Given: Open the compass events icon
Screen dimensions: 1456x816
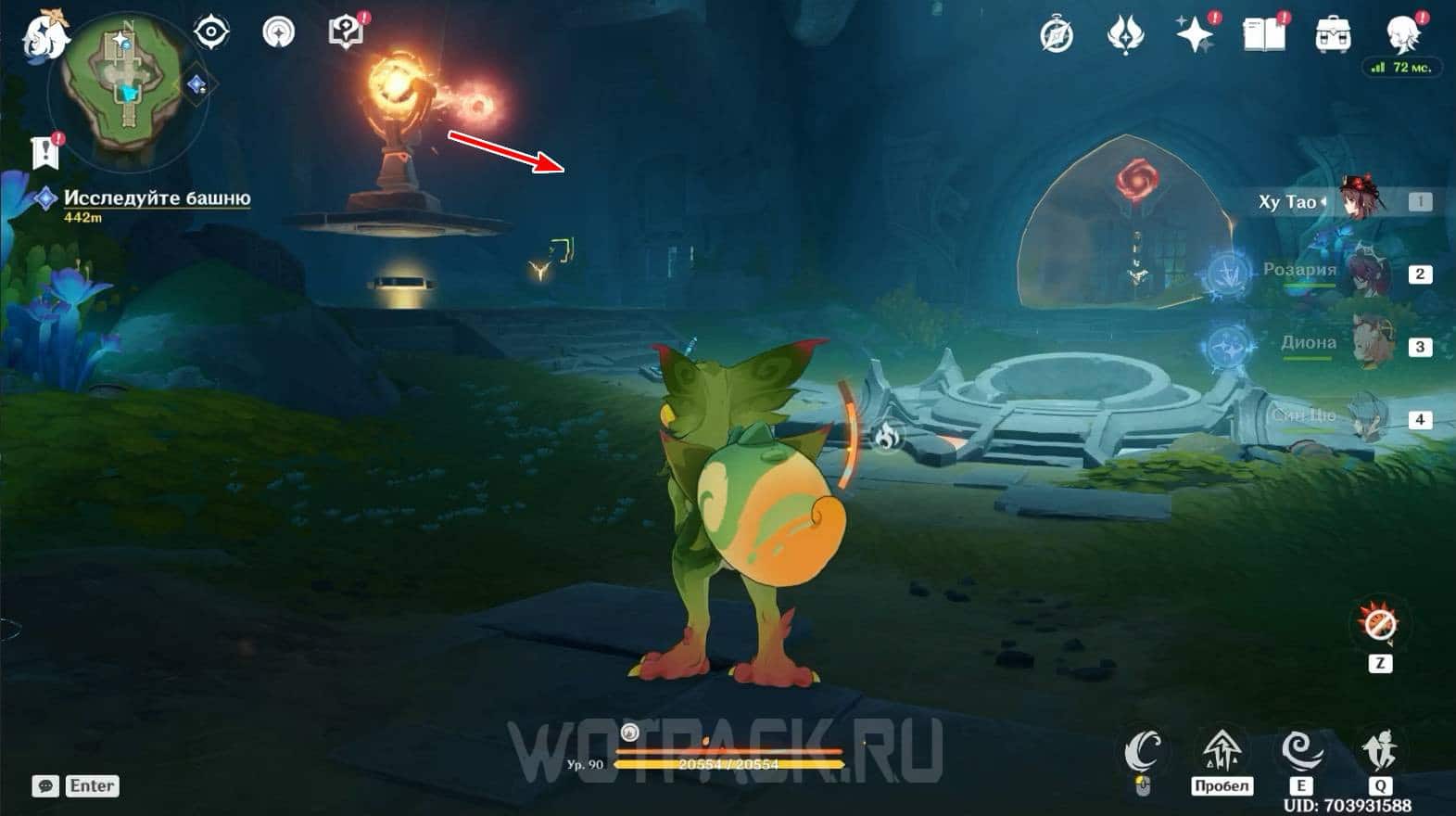Looking at the screenshot, I should point(1057,35).
